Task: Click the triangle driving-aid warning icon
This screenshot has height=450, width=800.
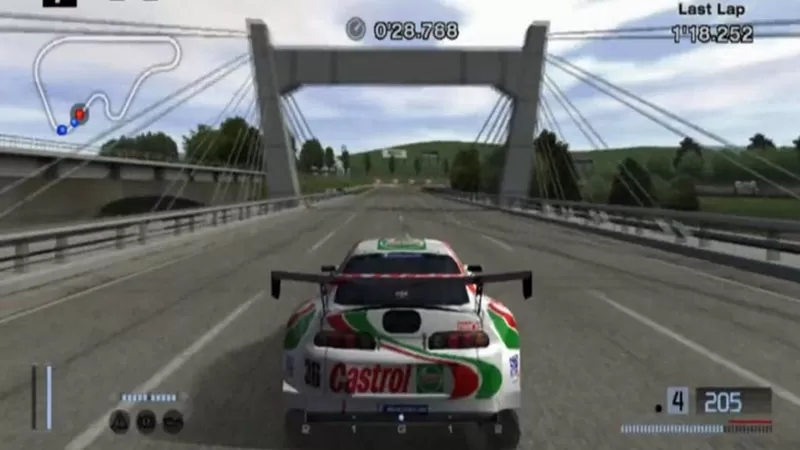Action: click(119, 421)
